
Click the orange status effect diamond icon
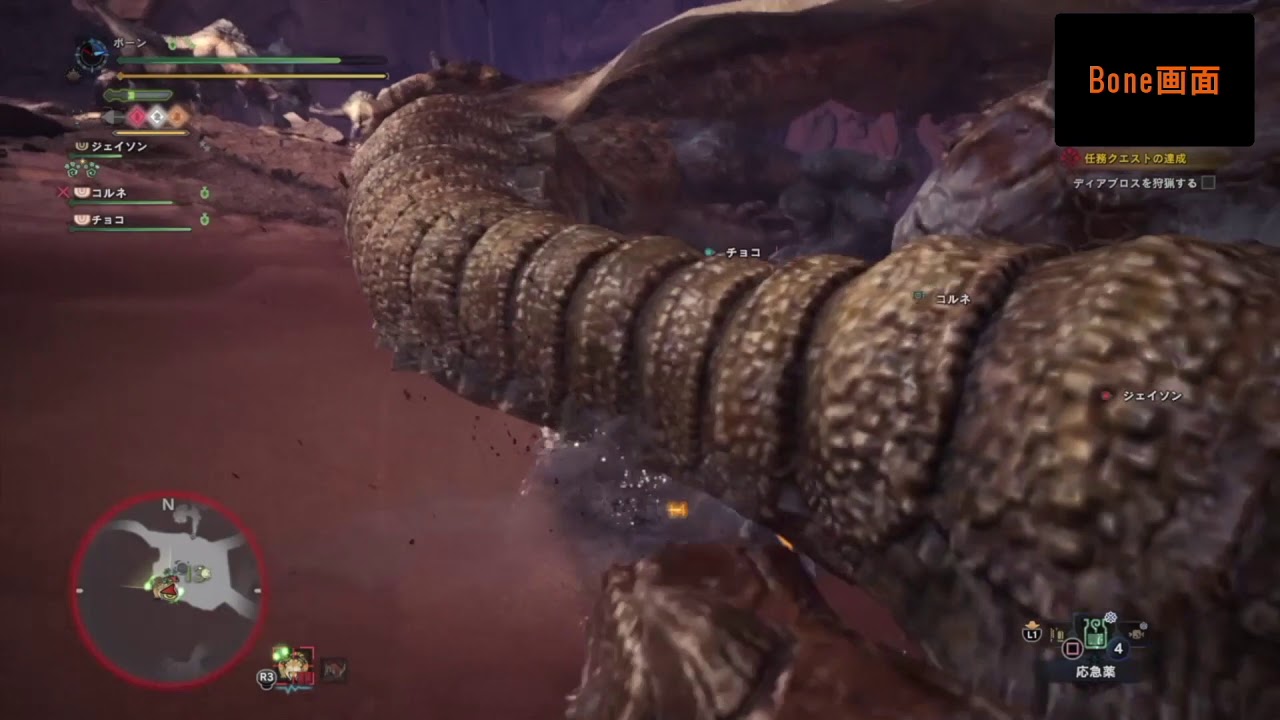pyautogui.click(x=177, y=117)
